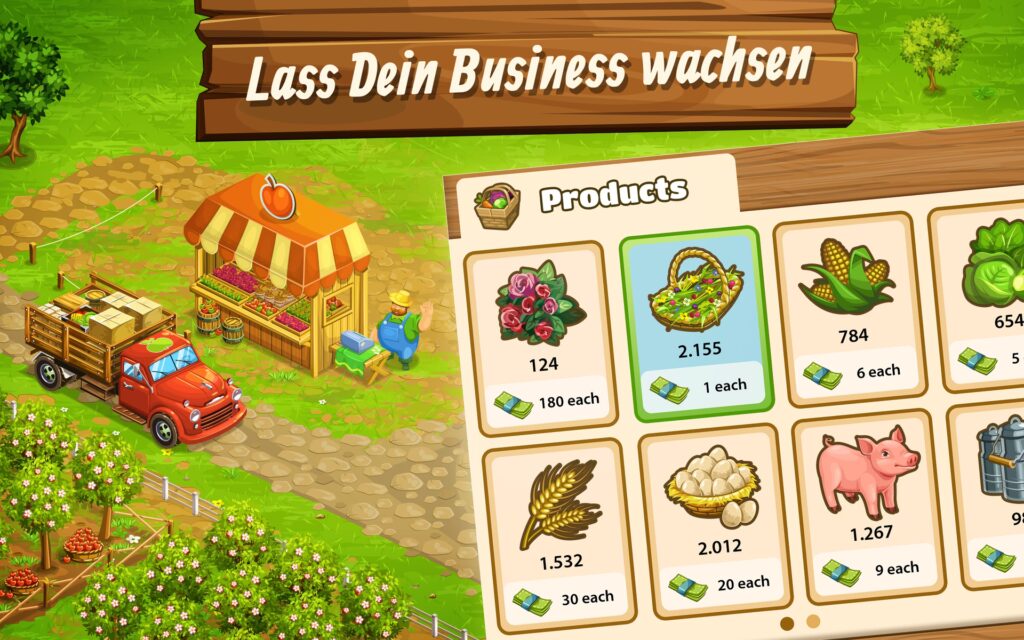Image resolution: width=1024 pixels, height=640 pixels.
Task: Select the rose bouquet product card
Action: 540,337
